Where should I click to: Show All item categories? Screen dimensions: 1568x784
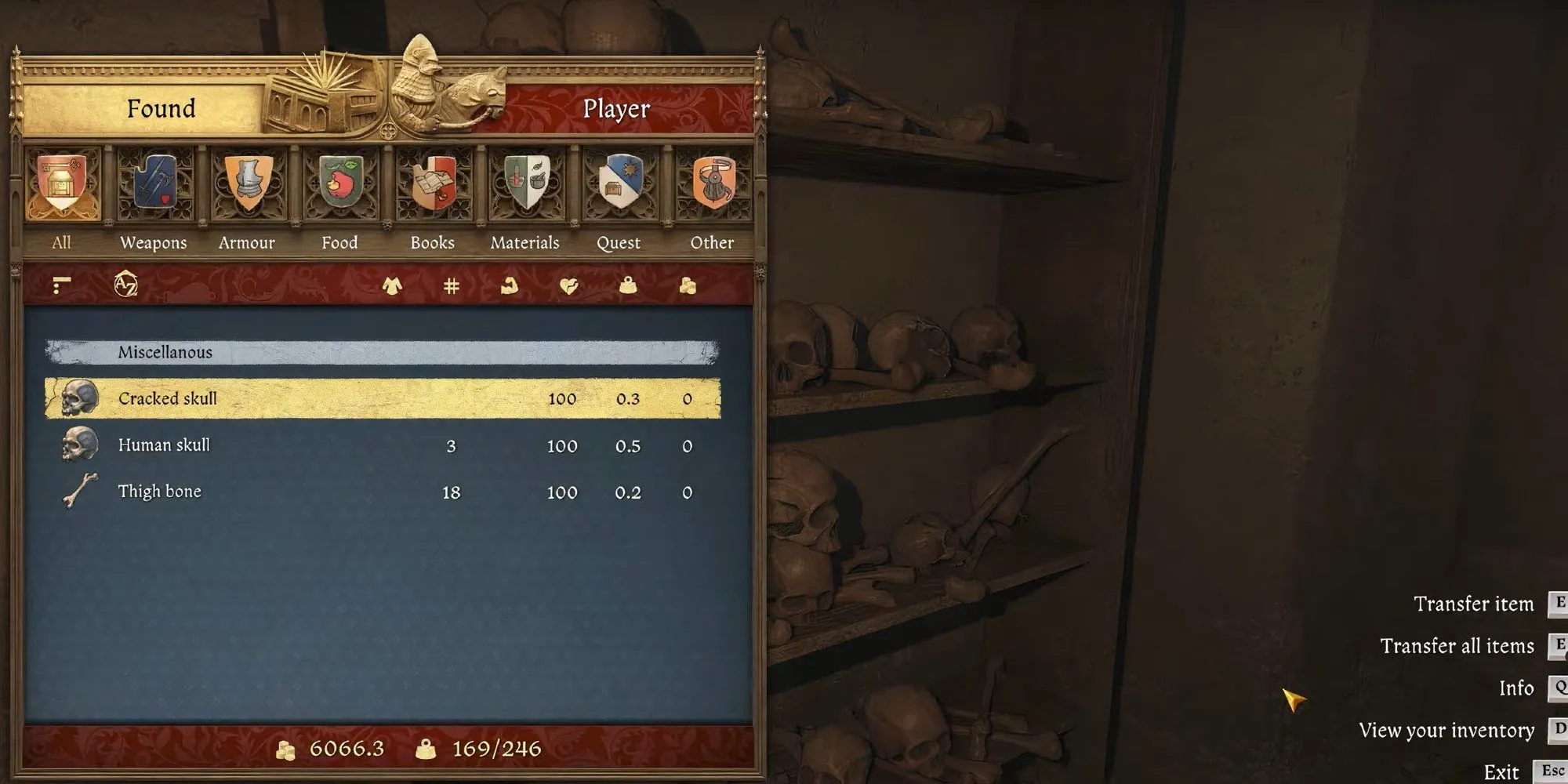[62, 187]
